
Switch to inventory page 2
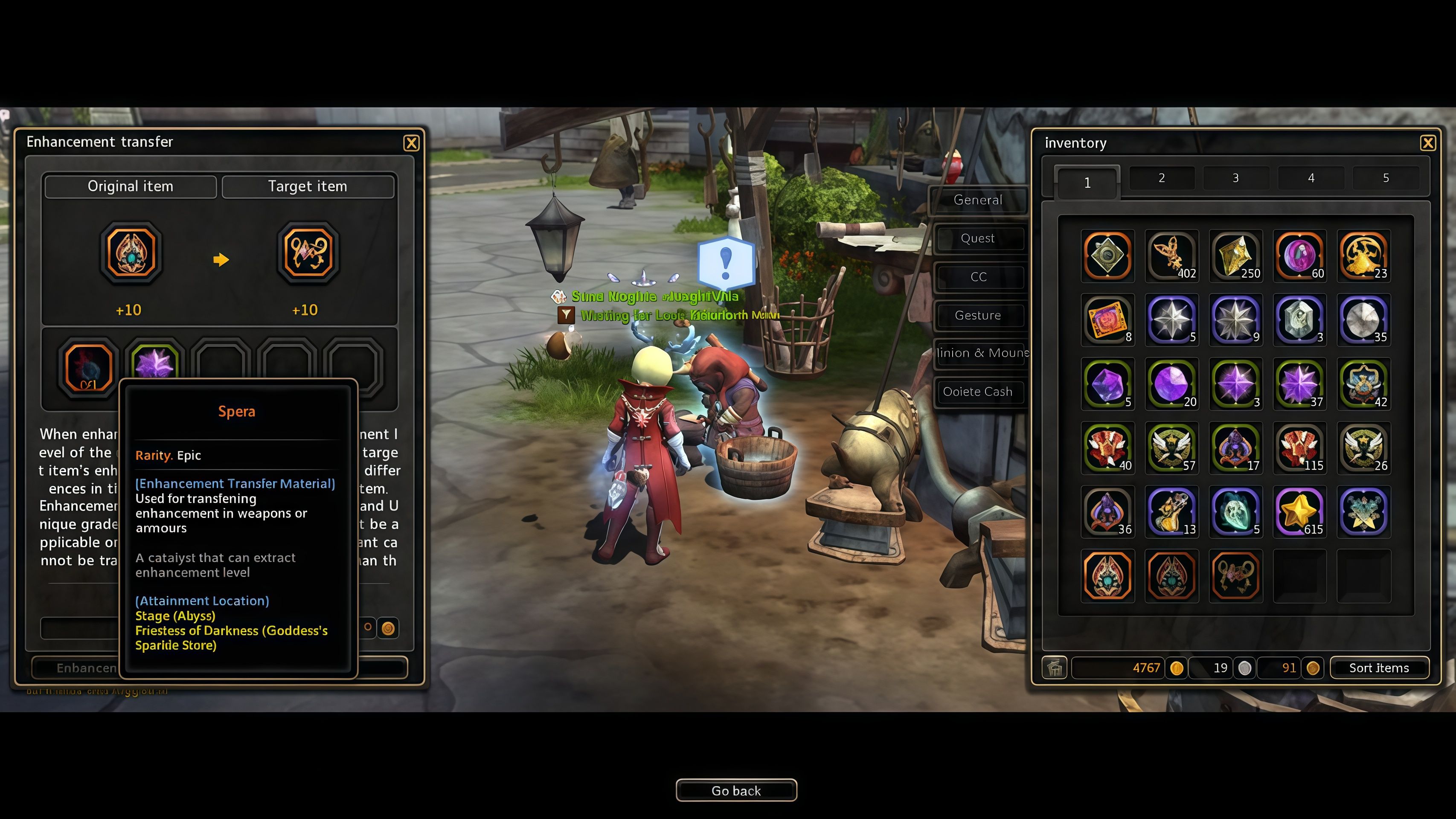coord(1162,178)
